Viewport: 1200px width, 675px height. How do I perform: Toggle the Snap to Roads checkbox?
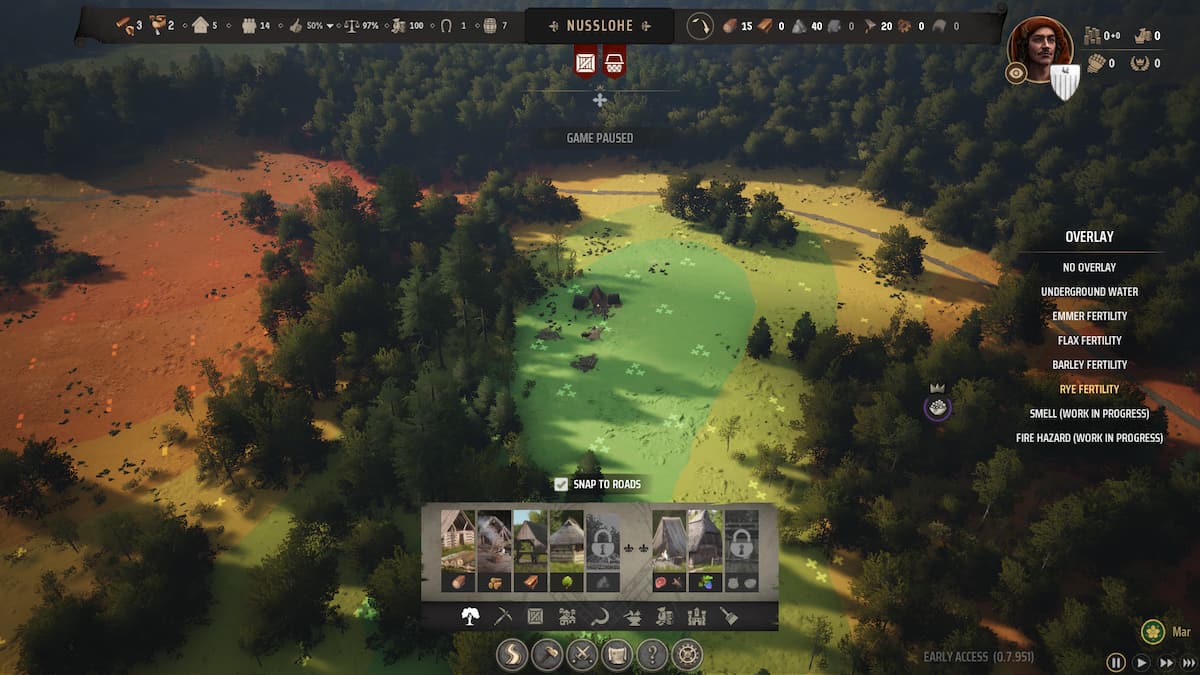(x=561, y=484)
